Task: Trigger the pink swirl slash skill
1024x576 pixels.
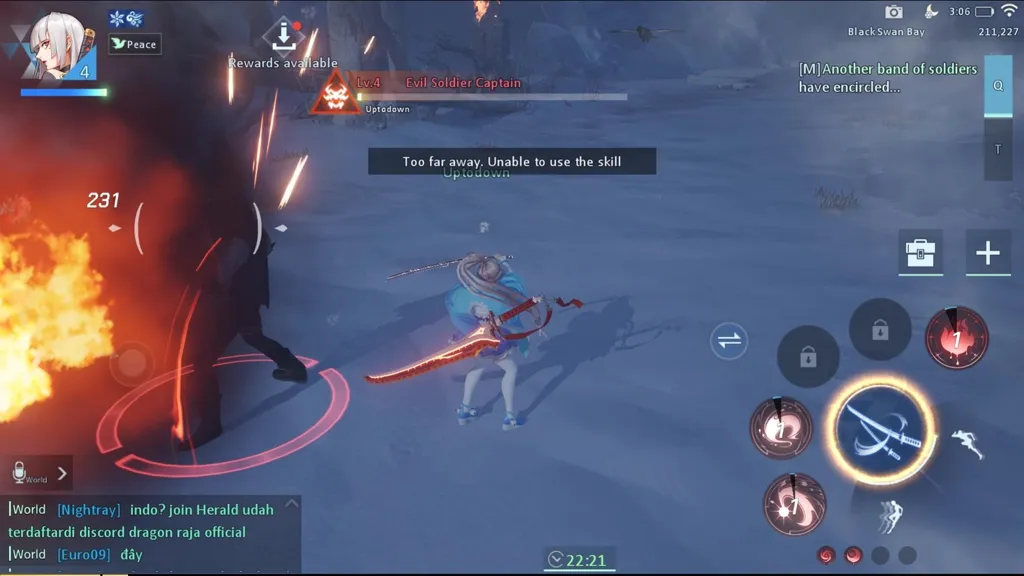Action: (x=781, y=427)
